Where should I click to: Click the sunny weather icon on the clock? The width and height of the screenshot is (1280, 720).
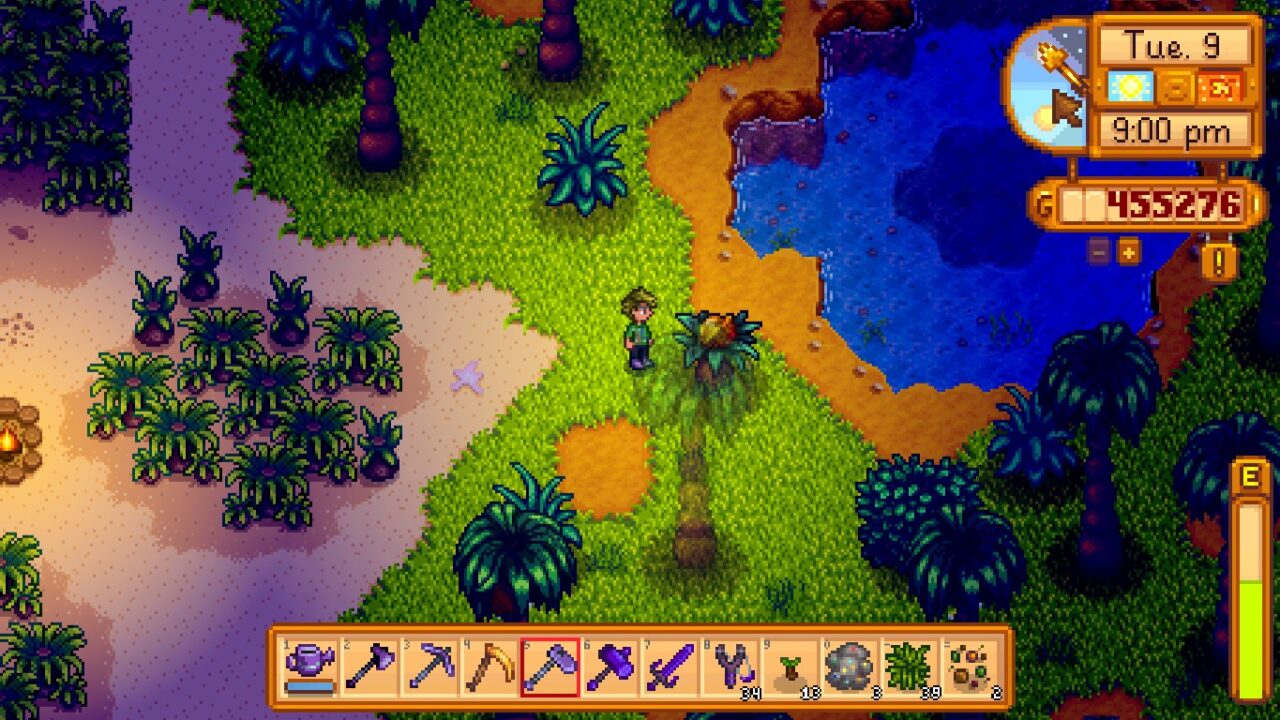[x=1128, y=88]
